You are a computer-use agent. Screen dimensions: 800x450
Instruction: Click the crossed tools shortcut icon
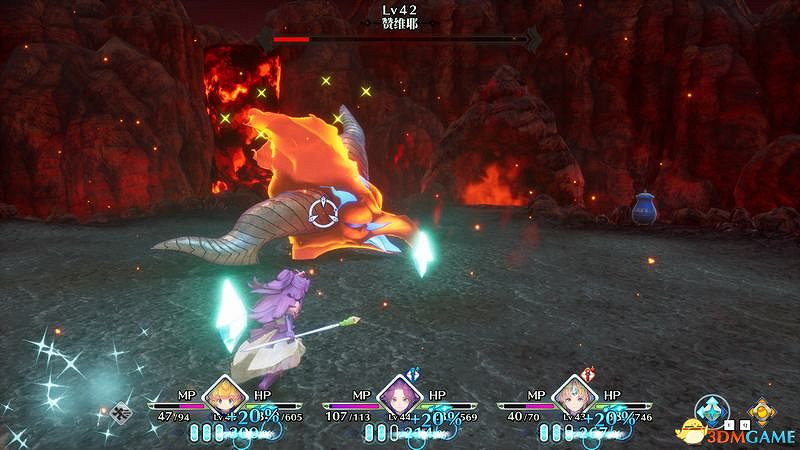click(123, 410)
